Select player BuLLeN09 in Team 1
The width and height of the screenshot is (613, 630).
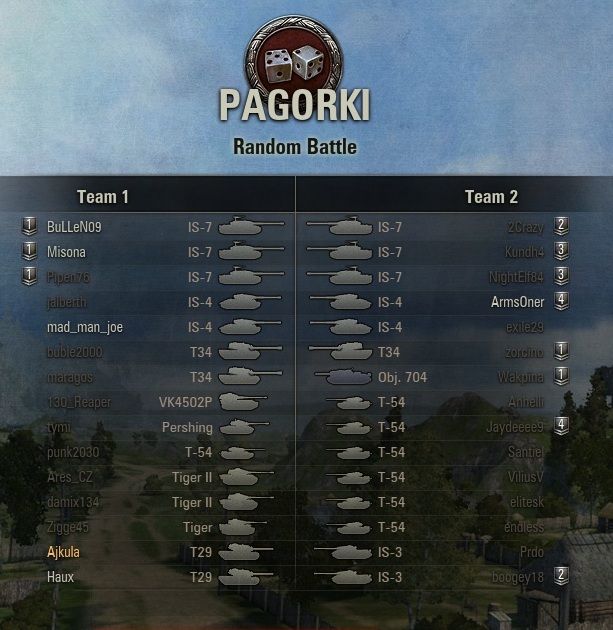pyautogui.click(x=74, y=227)
